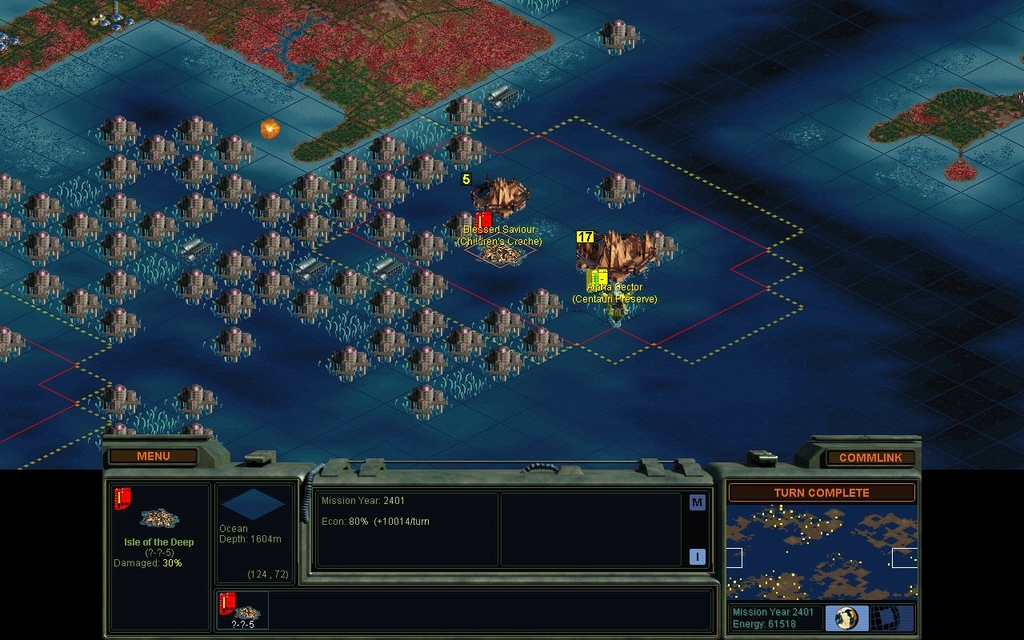
Task: Click the world minimap
Action: tap(821, 552)
